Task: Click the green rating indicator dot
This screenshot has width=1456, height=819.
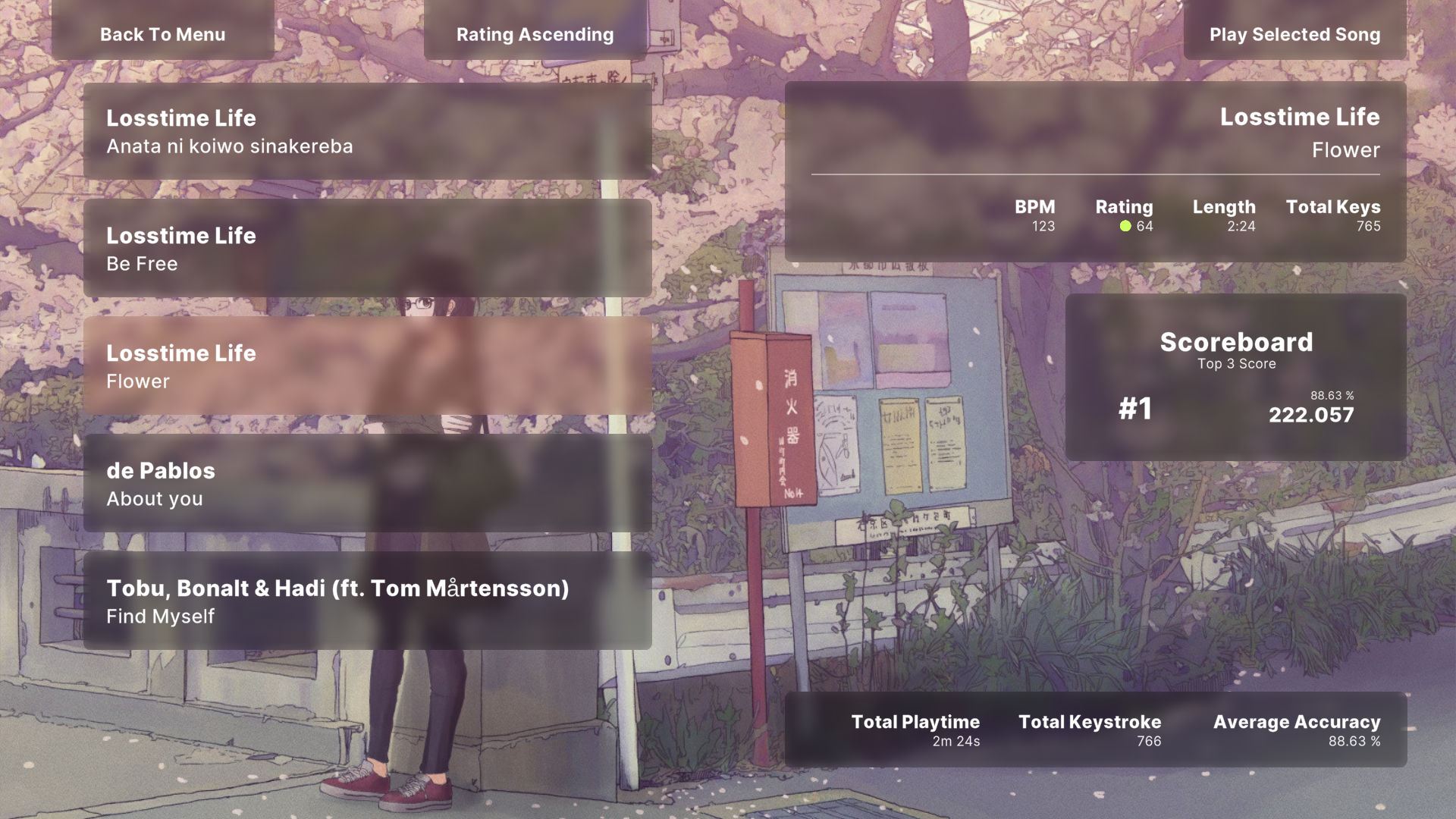Action: click(1127, 226)
